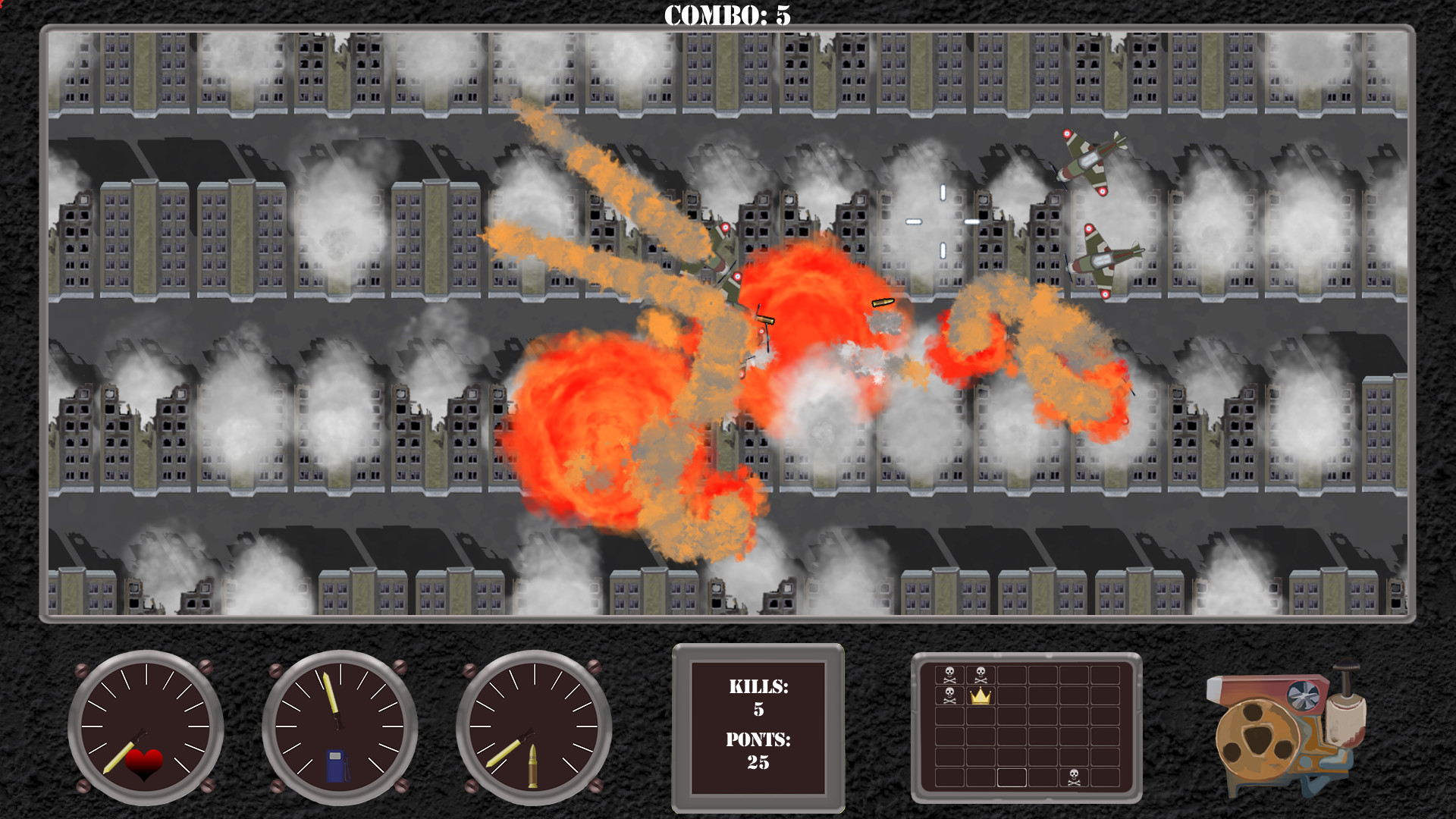Click the KILLS: 5 label in the stats panel

click(758, 699)
